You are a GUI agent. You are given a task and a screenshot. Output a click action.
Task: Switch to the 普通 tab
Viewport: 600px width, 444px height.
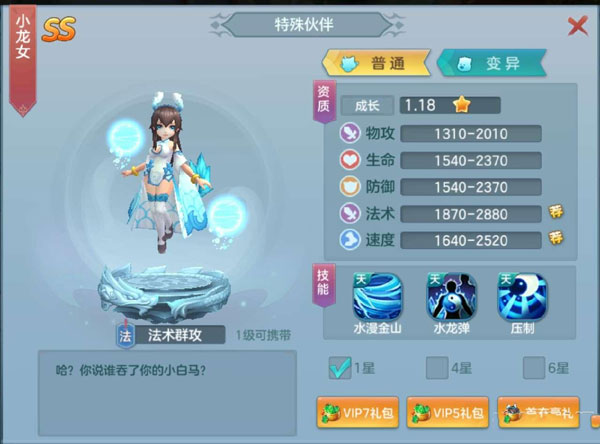pyautogui.click(x=372, y=63)
